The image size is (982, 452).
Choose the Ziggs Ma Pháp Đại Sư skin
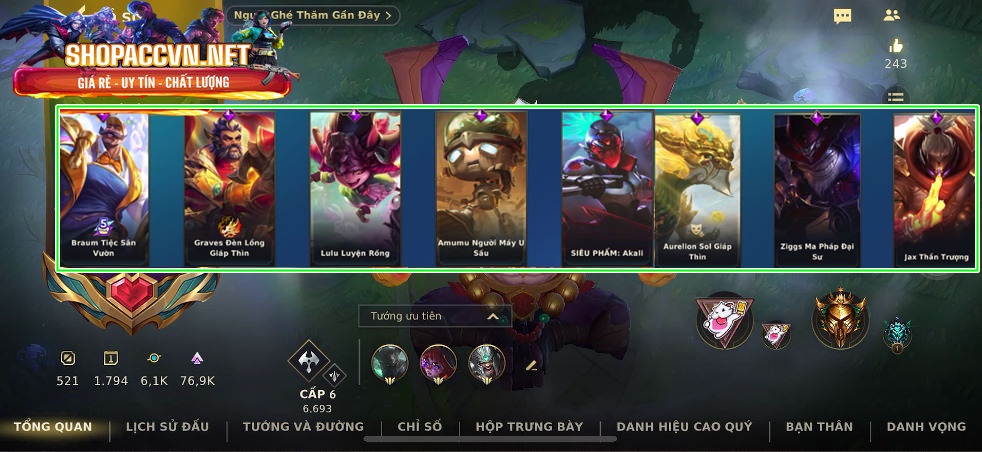click(x=817, y=188)
